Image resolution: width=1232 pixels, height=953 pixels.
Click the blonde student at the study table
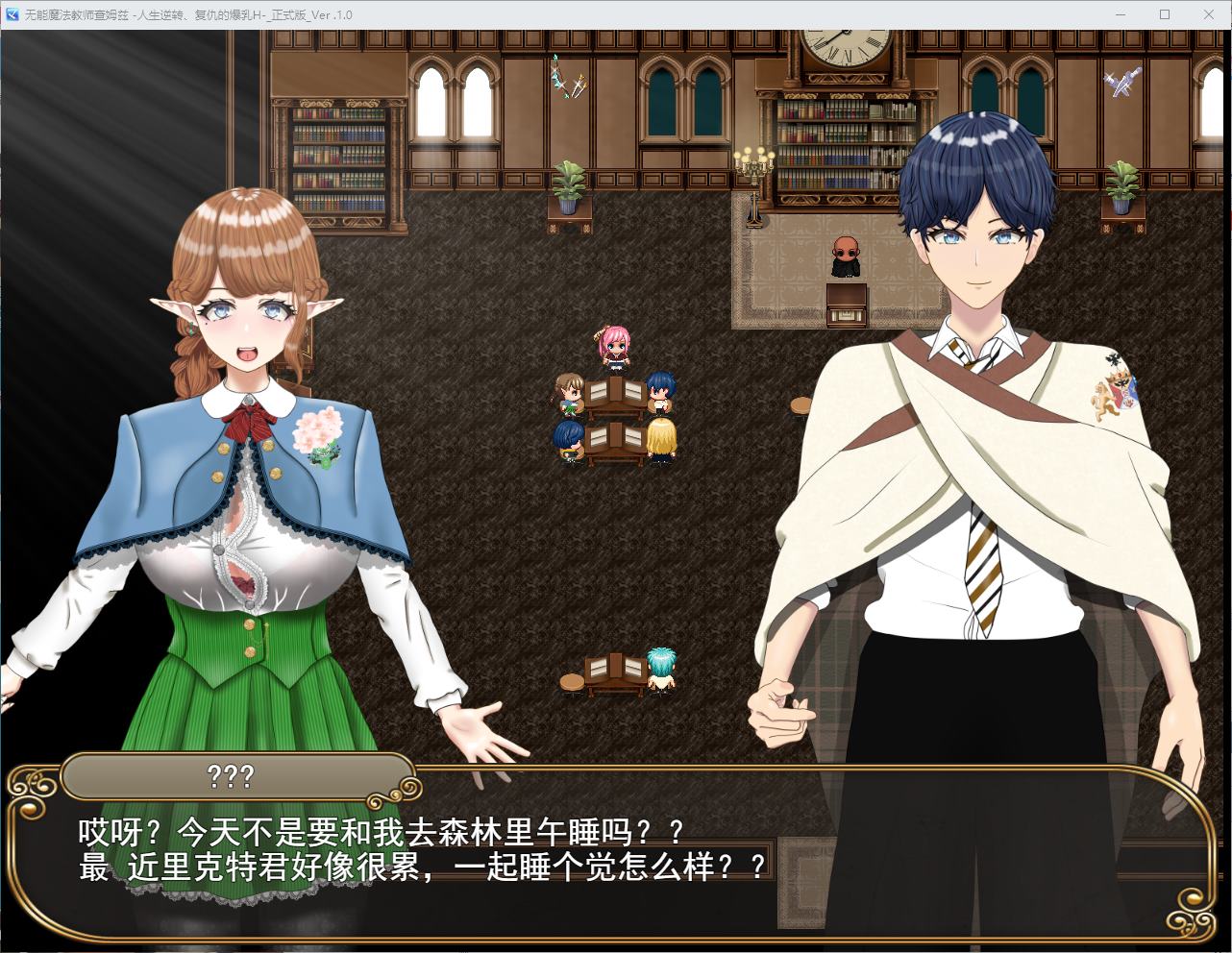pos(661,437)
